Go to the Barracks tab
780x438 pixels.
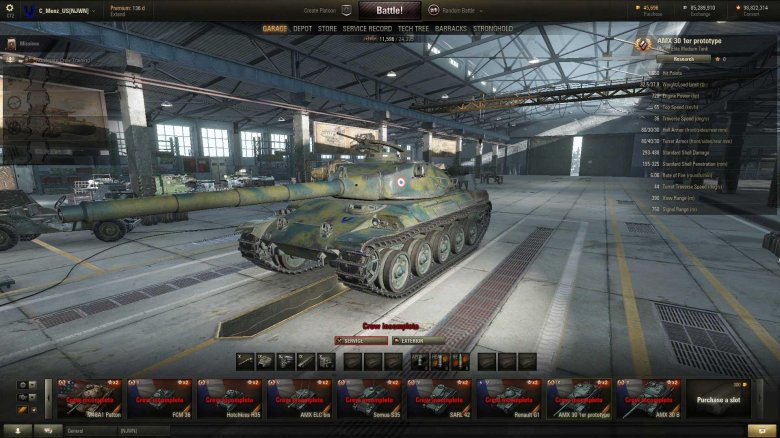tap(451, 29)
